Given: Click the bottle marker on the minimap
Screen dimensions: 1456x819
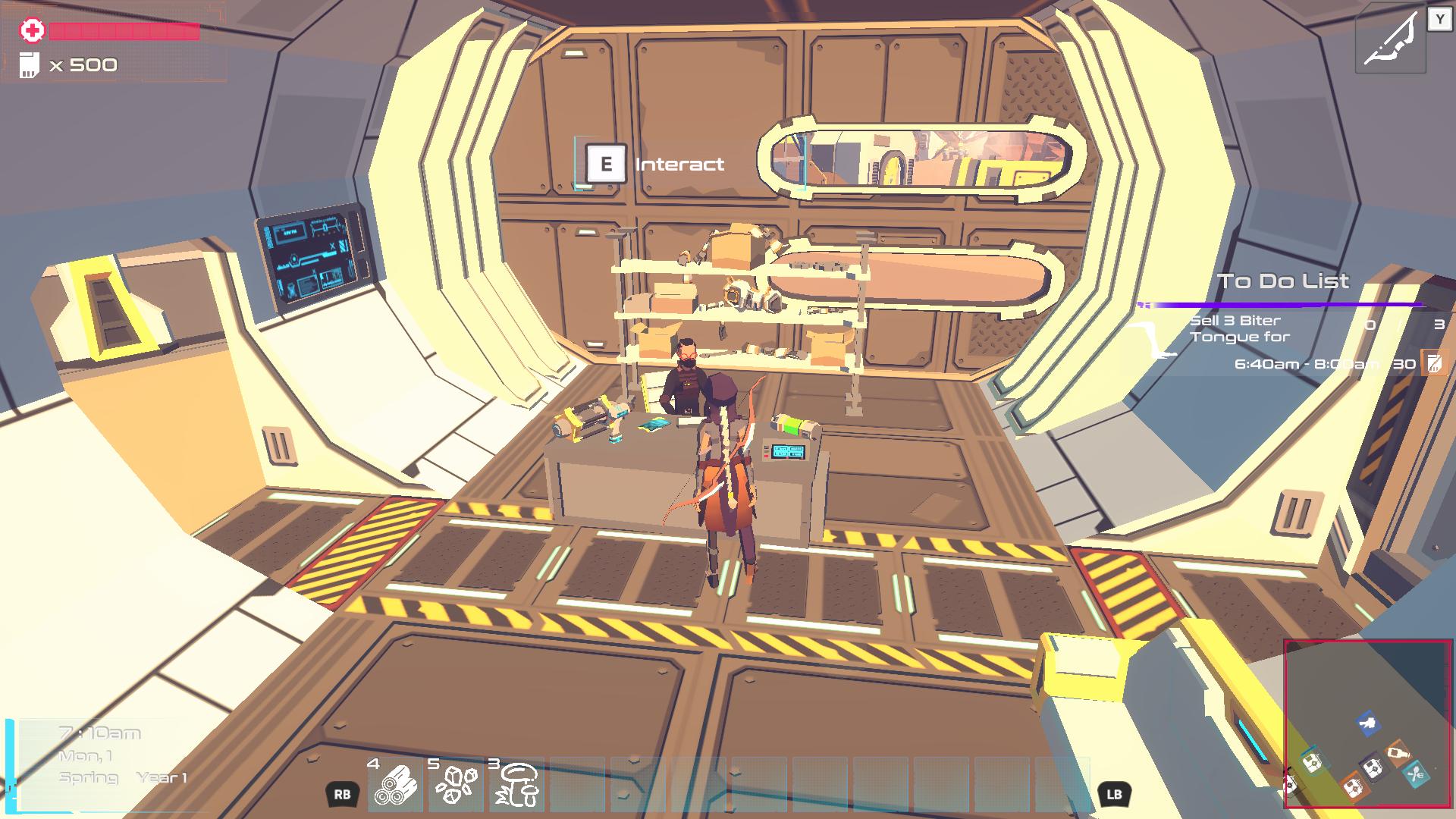Looking at the screenshot, I should (x=1398, y=754).
